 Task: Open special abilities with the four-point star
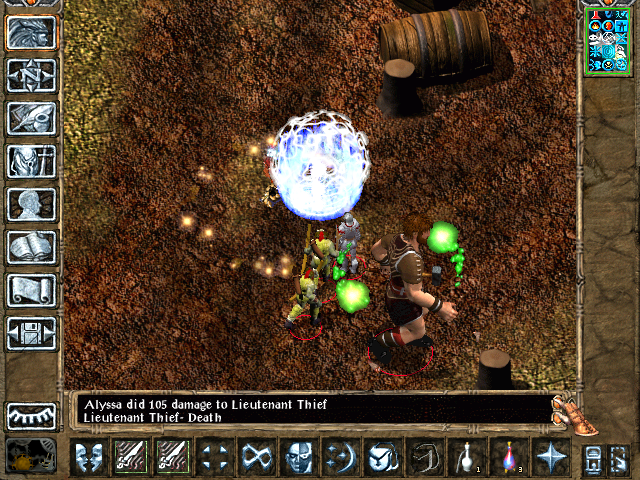tap(550, 457)
